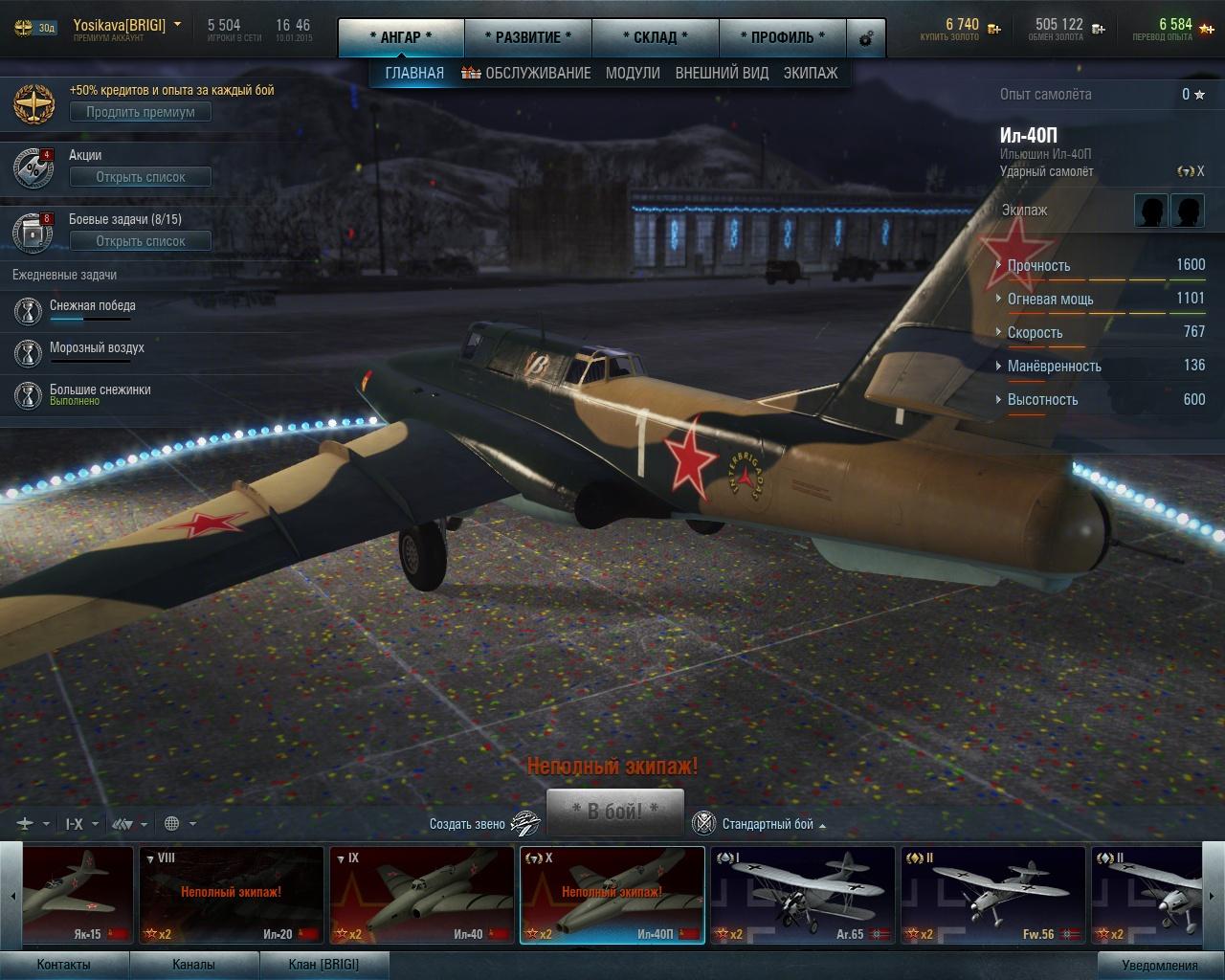Screen dimensions: 1225x980
Task: Open the Боевые задачи list
Action: click(141, 241)
